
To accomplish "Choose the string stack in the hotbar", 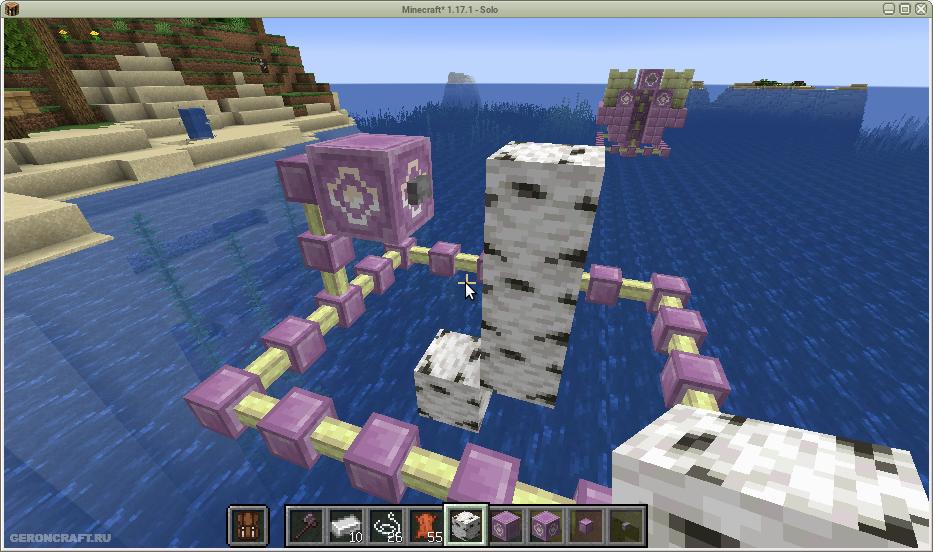I will pos(385,525).
